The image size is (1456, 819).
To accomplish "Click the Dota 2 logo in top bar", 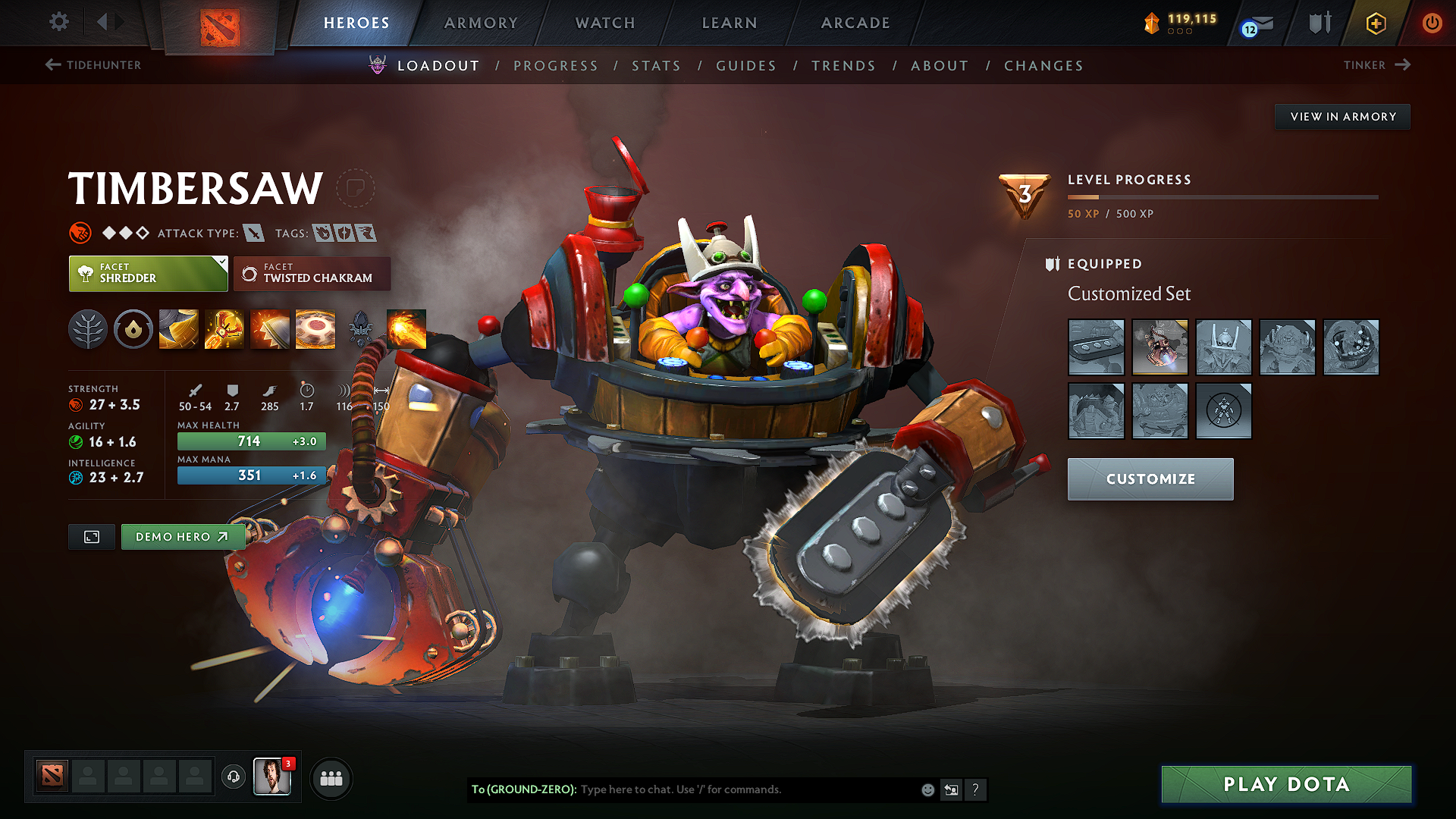I will (221, 23).
